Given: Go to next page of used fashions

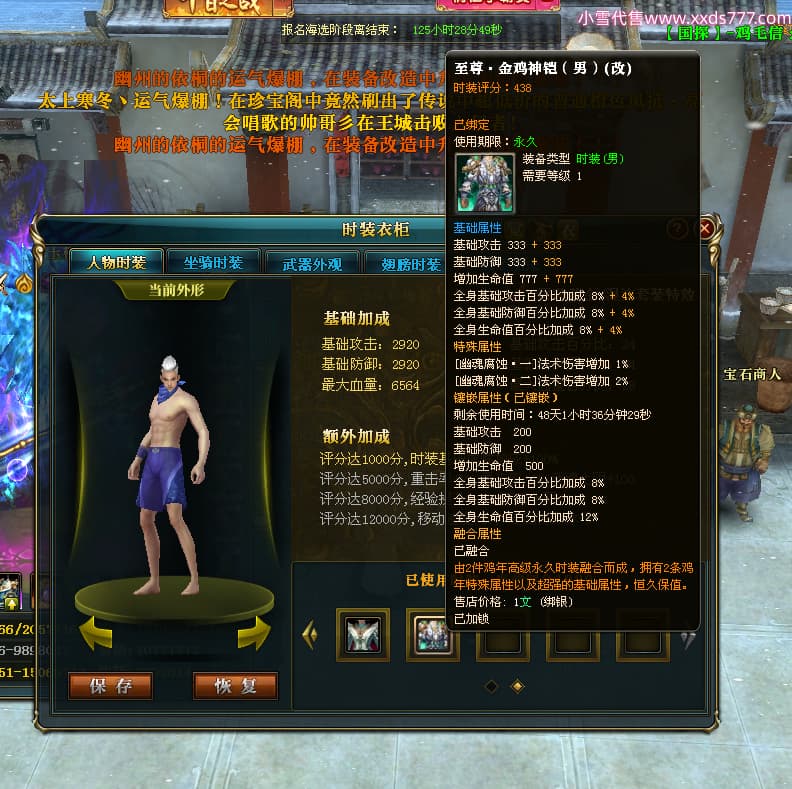Looking at the screenshot, I should tap(687, 640).
